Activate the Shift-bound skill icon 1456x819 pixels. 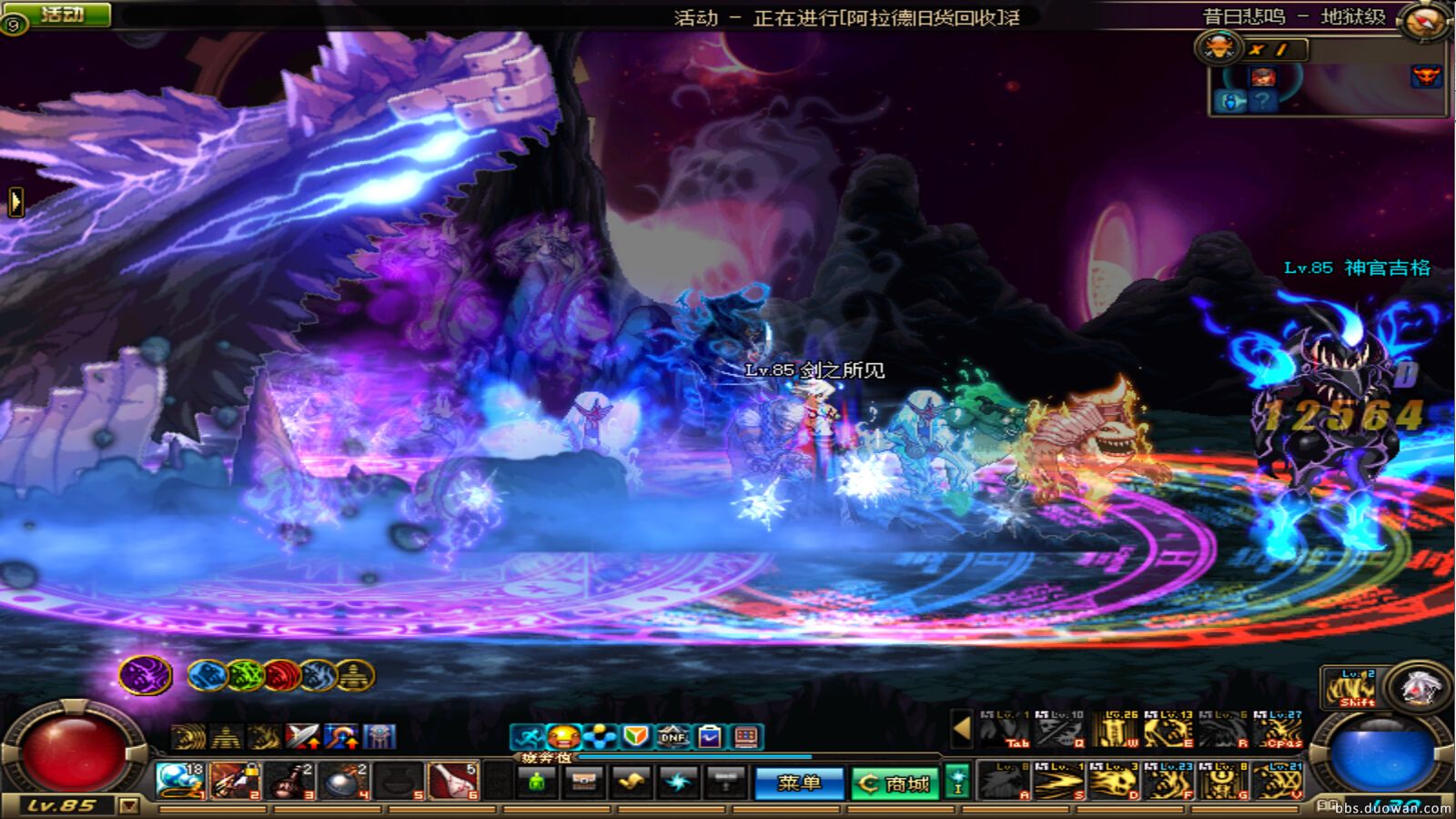click(x=1350, y=688)
